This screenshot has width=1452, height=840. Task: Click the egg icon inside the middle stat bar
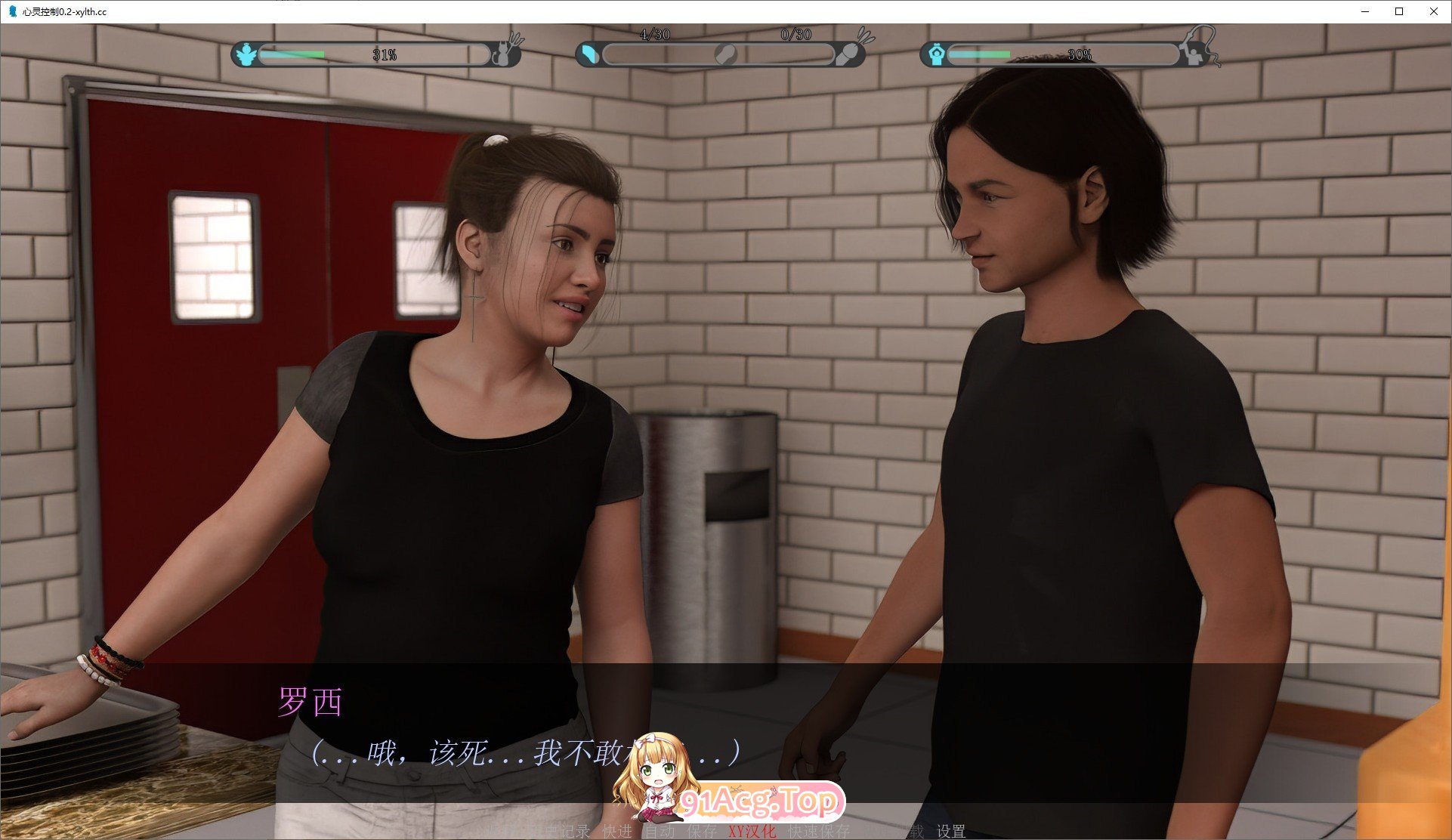click(724, 54)
